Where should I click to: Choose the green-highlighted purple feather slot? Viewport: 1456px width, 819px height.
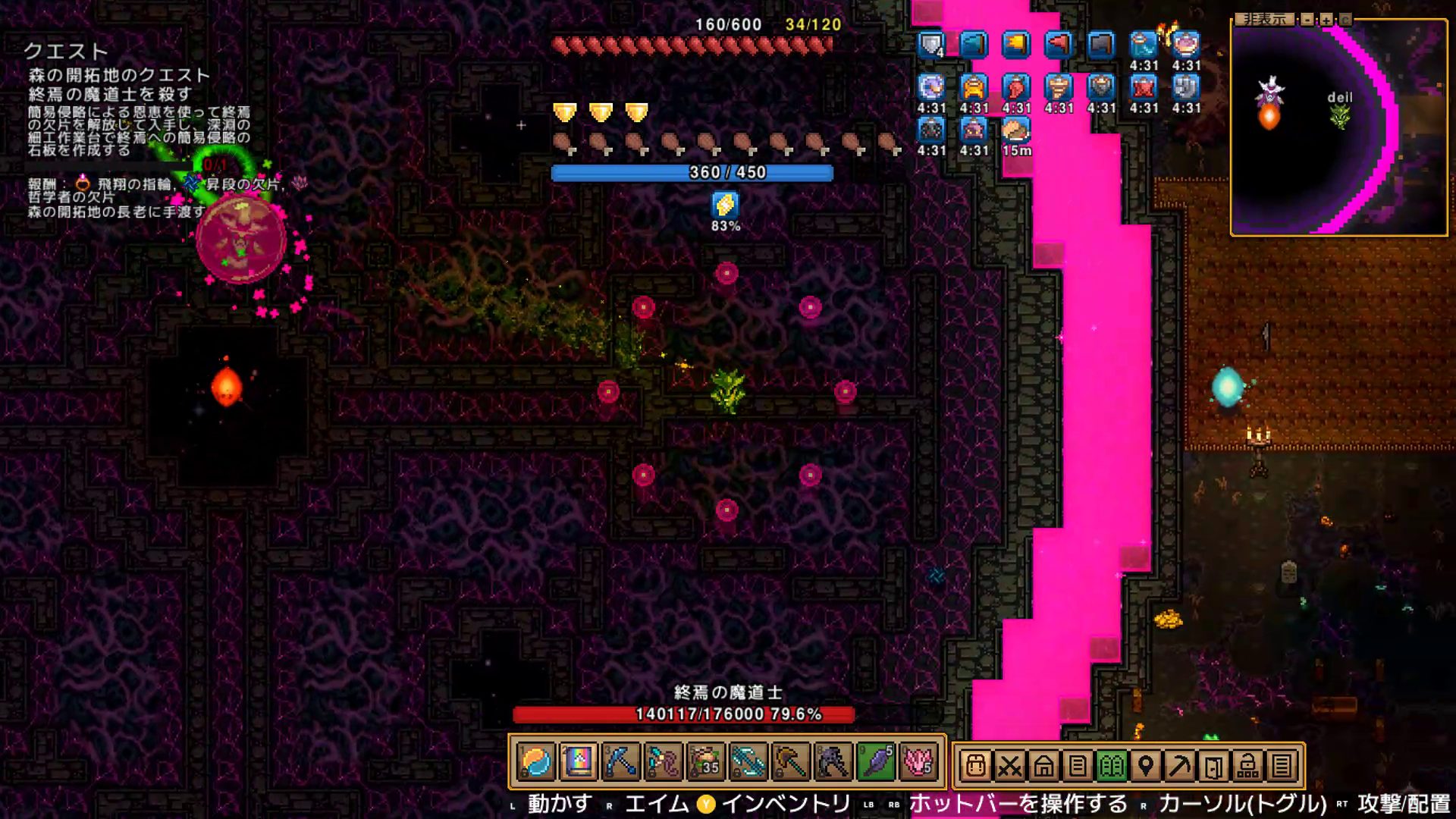(x=877, y=762)
